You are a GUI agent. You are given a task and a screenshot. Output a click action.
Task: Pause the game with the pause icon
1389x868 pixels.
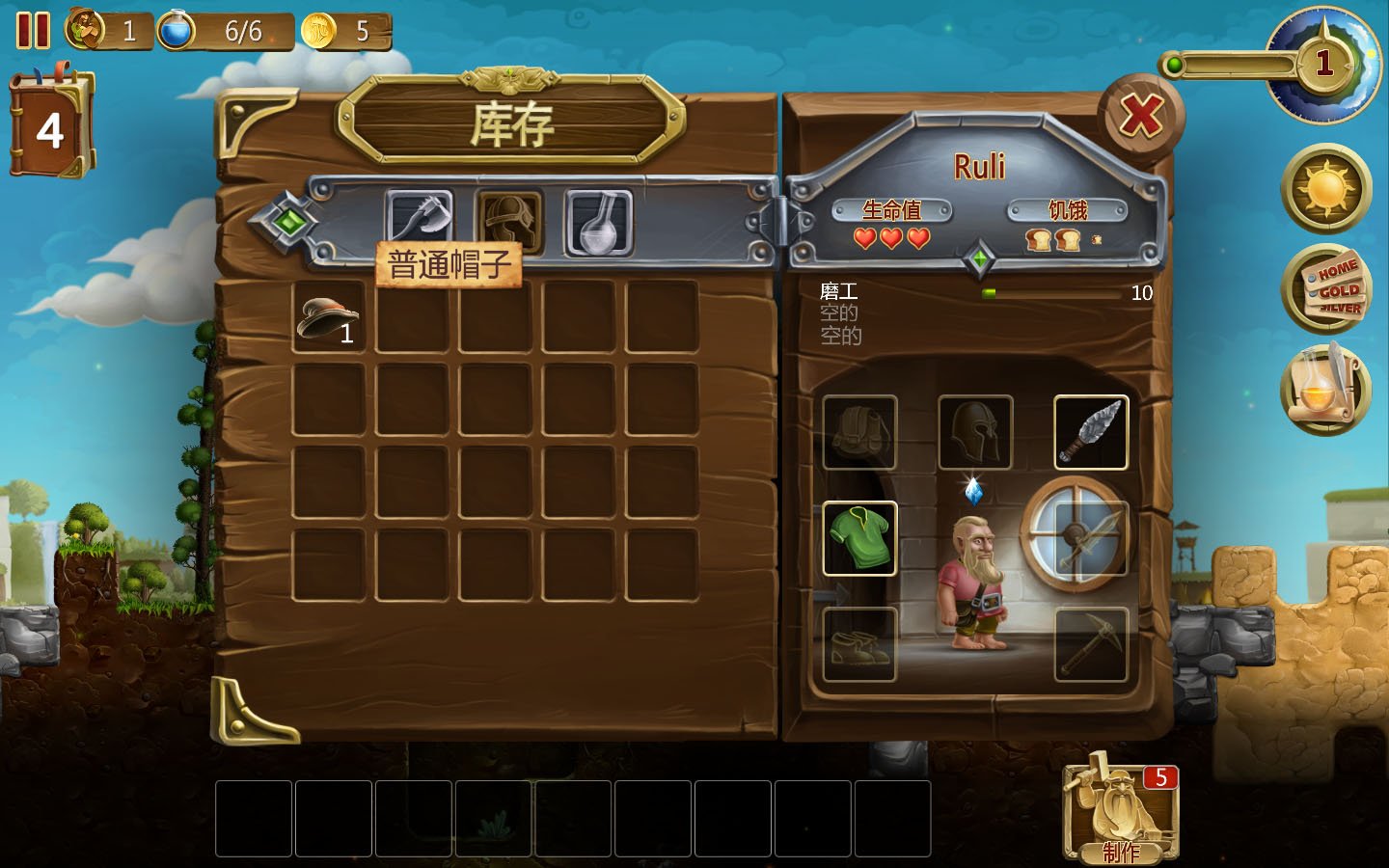click(x=35, y=32)
